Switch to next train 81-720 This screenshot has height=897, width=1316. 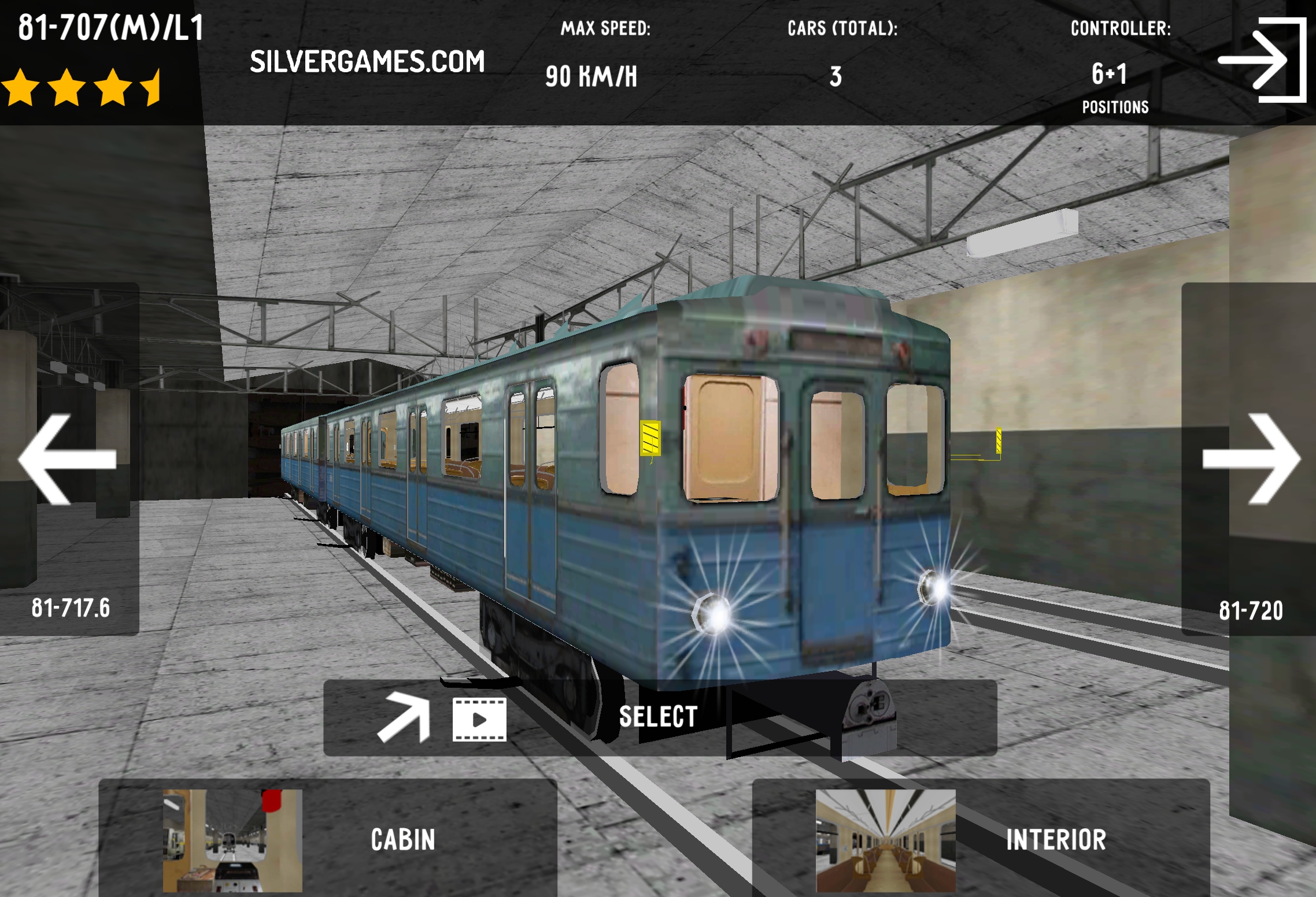tap(1250, 459)
